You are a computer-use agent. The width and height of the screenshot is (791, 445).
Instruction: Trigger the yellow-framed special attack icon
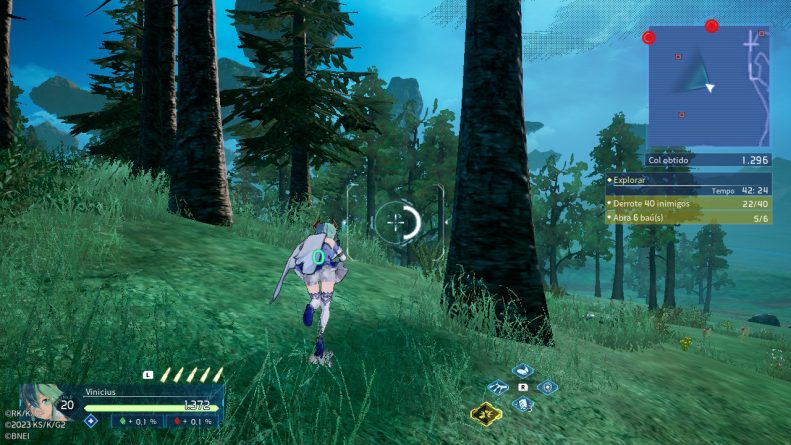point(485,412)
